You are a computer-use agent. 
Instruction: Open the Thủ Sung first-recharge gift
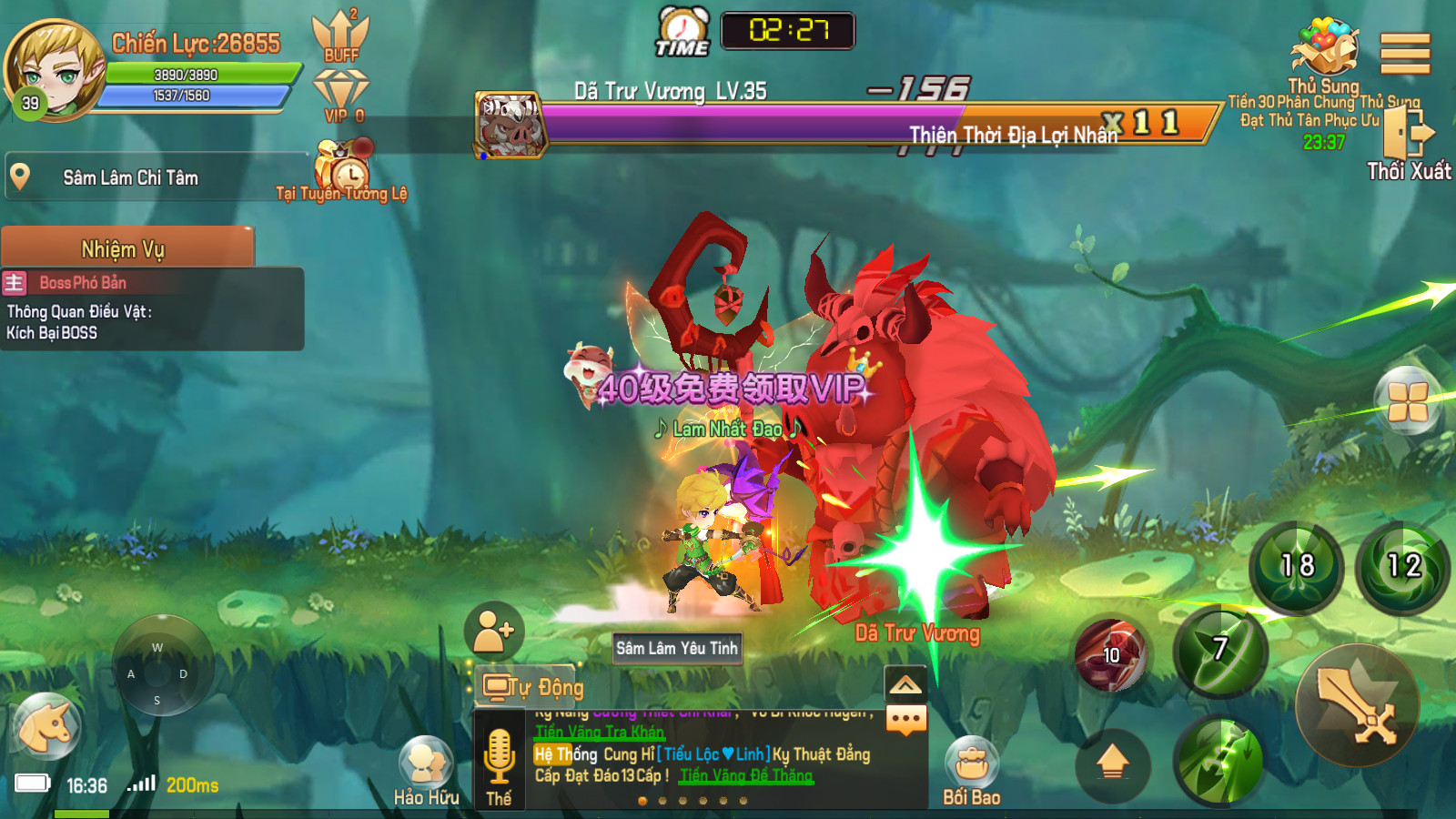tap(1324, 55)
